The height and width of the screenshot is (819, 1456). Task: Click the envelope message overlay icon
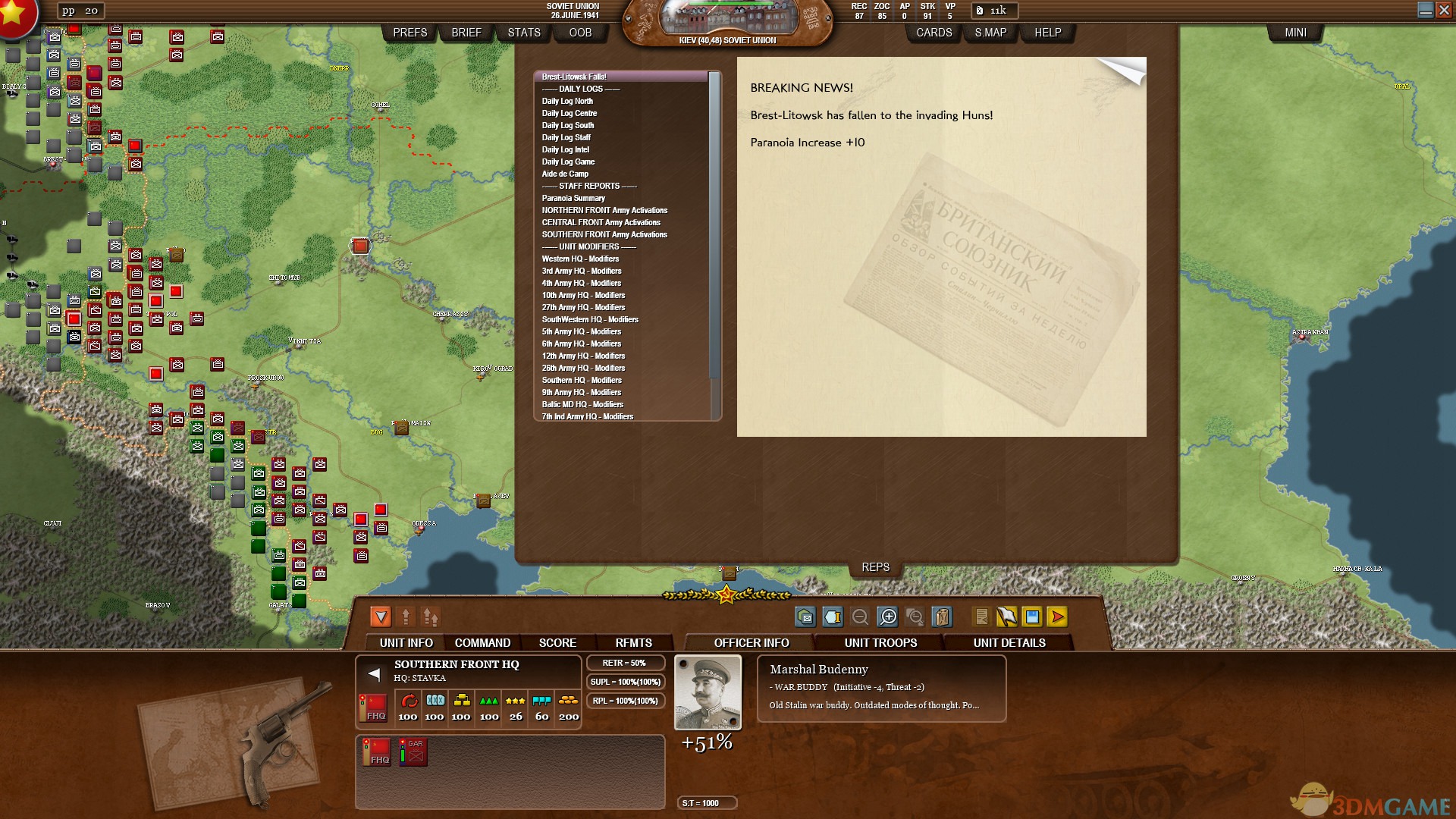(805, 617)
